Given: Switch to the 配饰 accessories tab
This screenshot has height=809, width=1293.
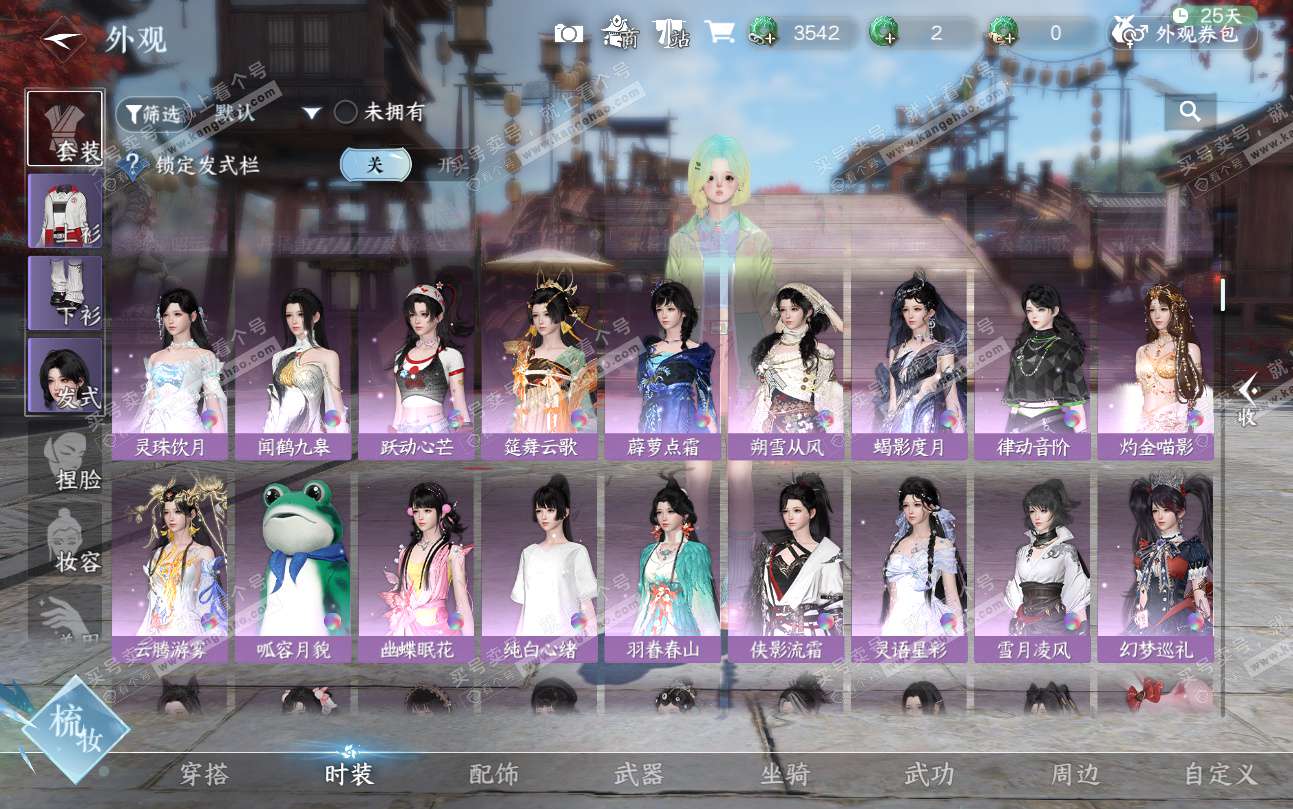Looking at the screenshot, I should point(494,774).
